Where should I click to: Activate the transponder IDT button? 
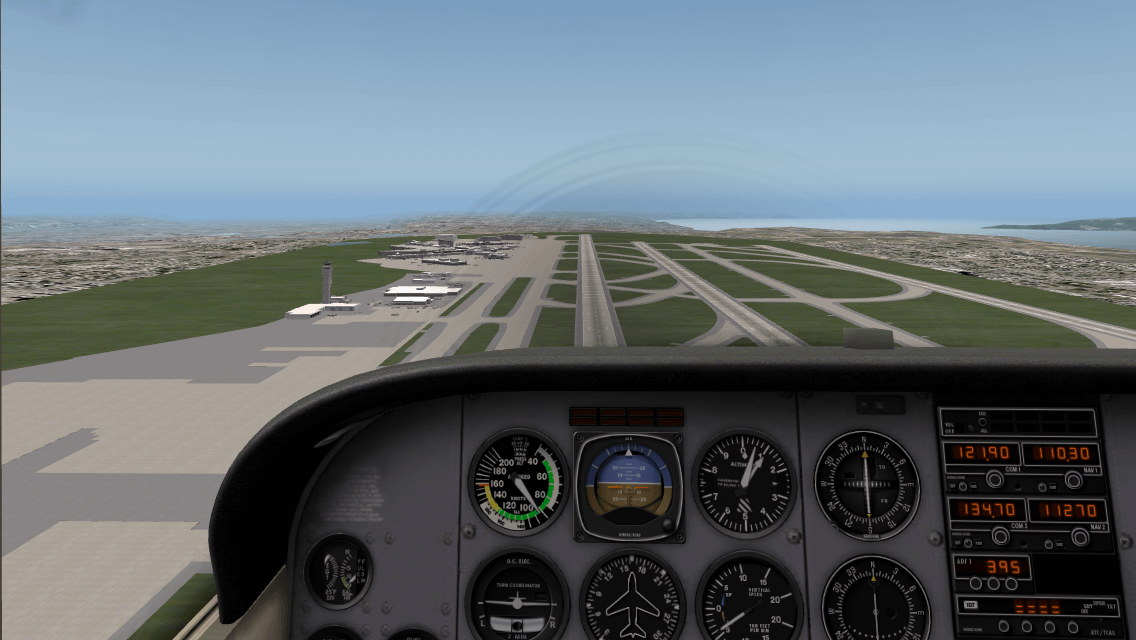click(970, 605)
